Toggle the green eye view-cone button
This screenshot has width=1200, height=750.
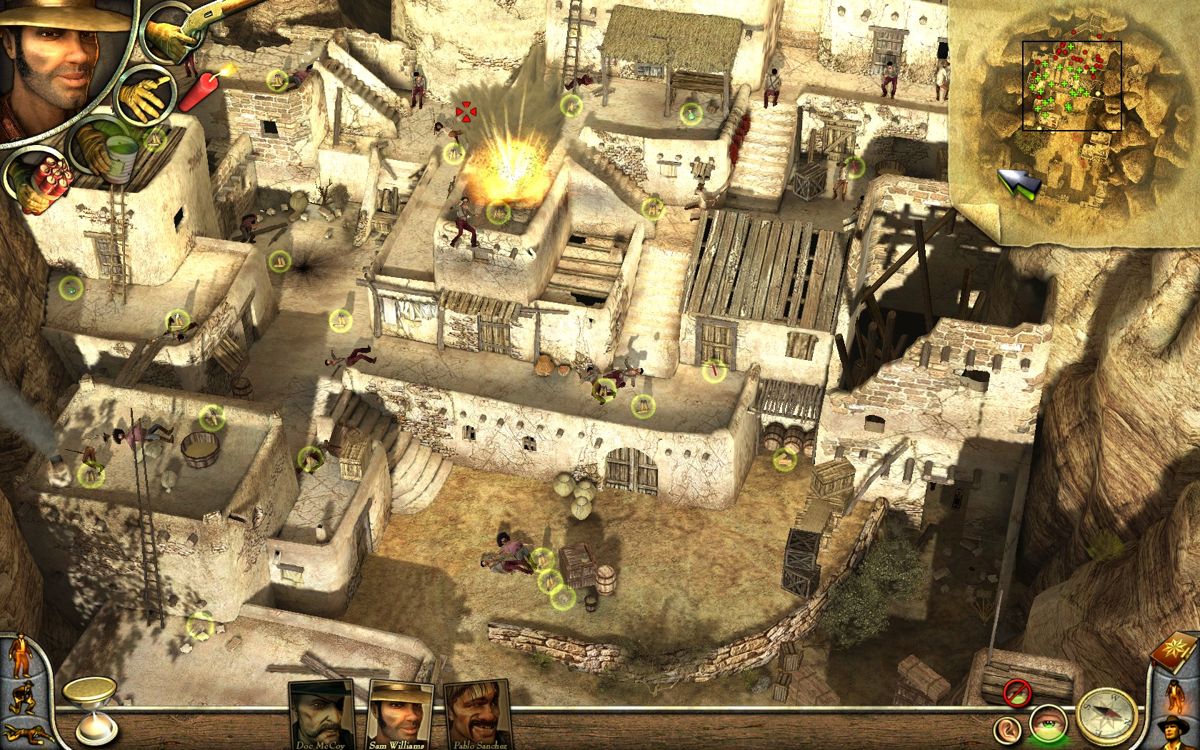(x=1047, y=724)
